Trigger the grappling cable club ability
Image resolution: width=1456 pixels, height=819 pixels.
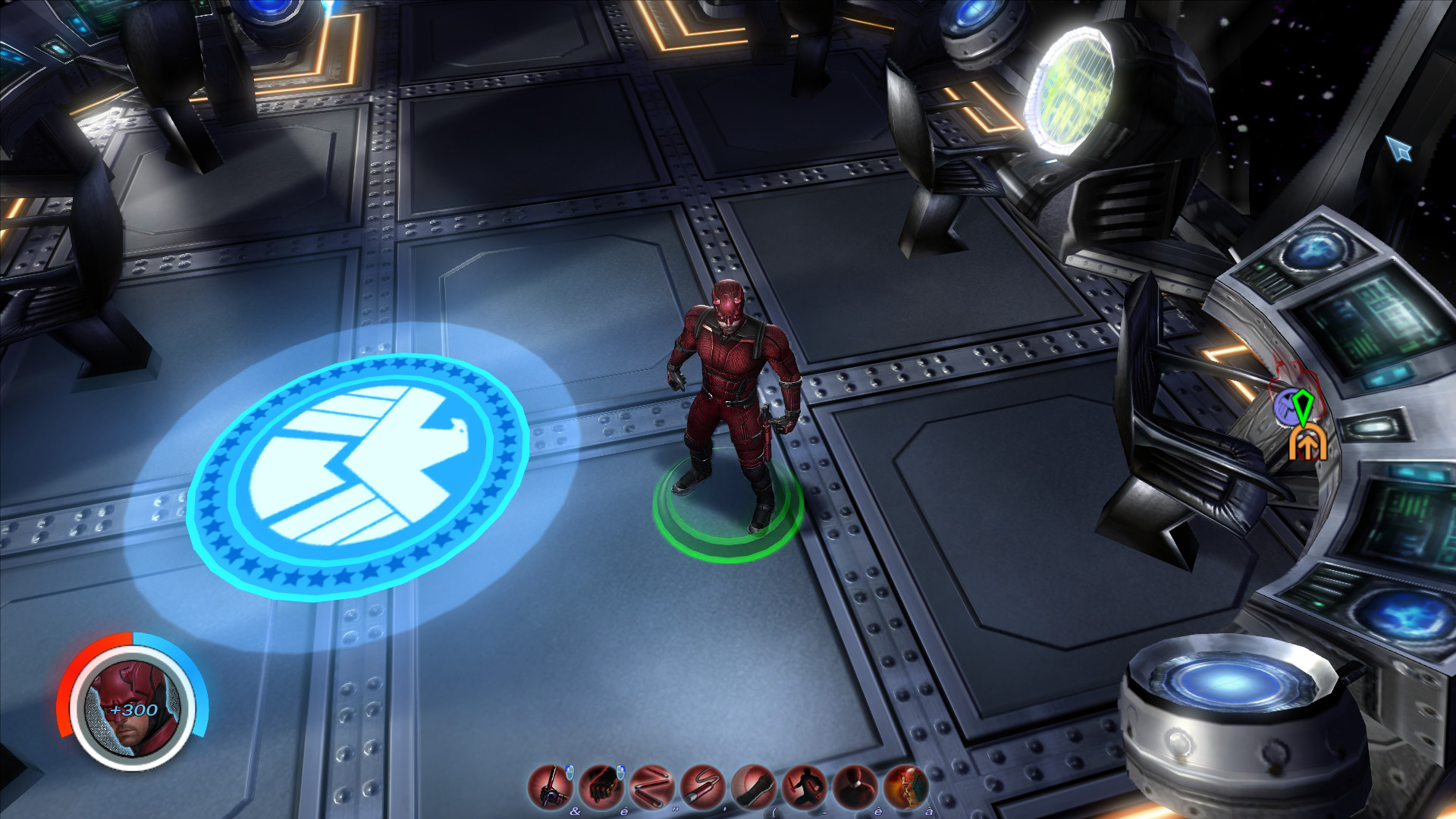point(702,786)
